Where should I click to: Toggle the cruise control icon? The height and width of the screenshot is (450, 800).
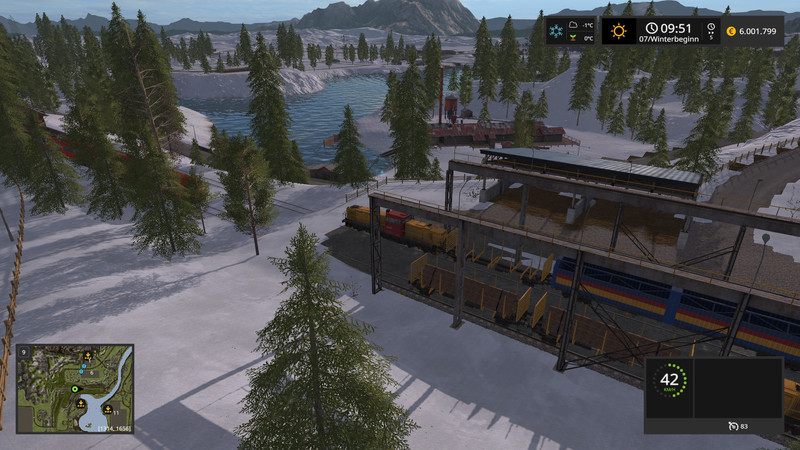pyautogui.click(x=732, y=426)
